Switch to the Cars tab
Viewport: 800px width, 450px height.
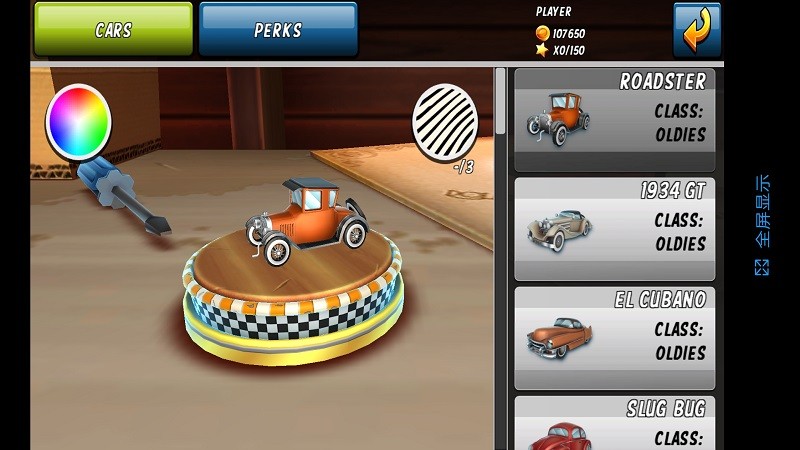113,29
